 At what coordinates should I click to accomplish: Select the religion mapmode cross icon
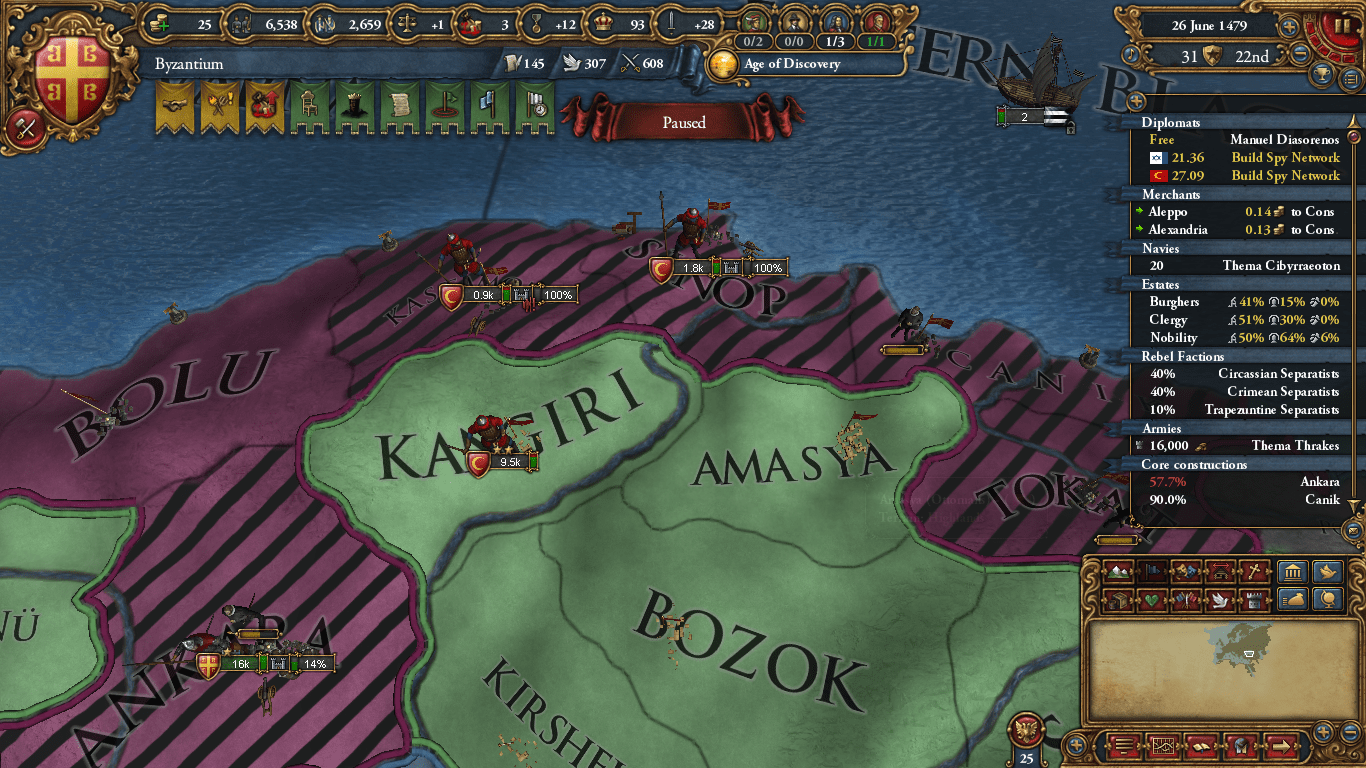[x=1253, y=570]
